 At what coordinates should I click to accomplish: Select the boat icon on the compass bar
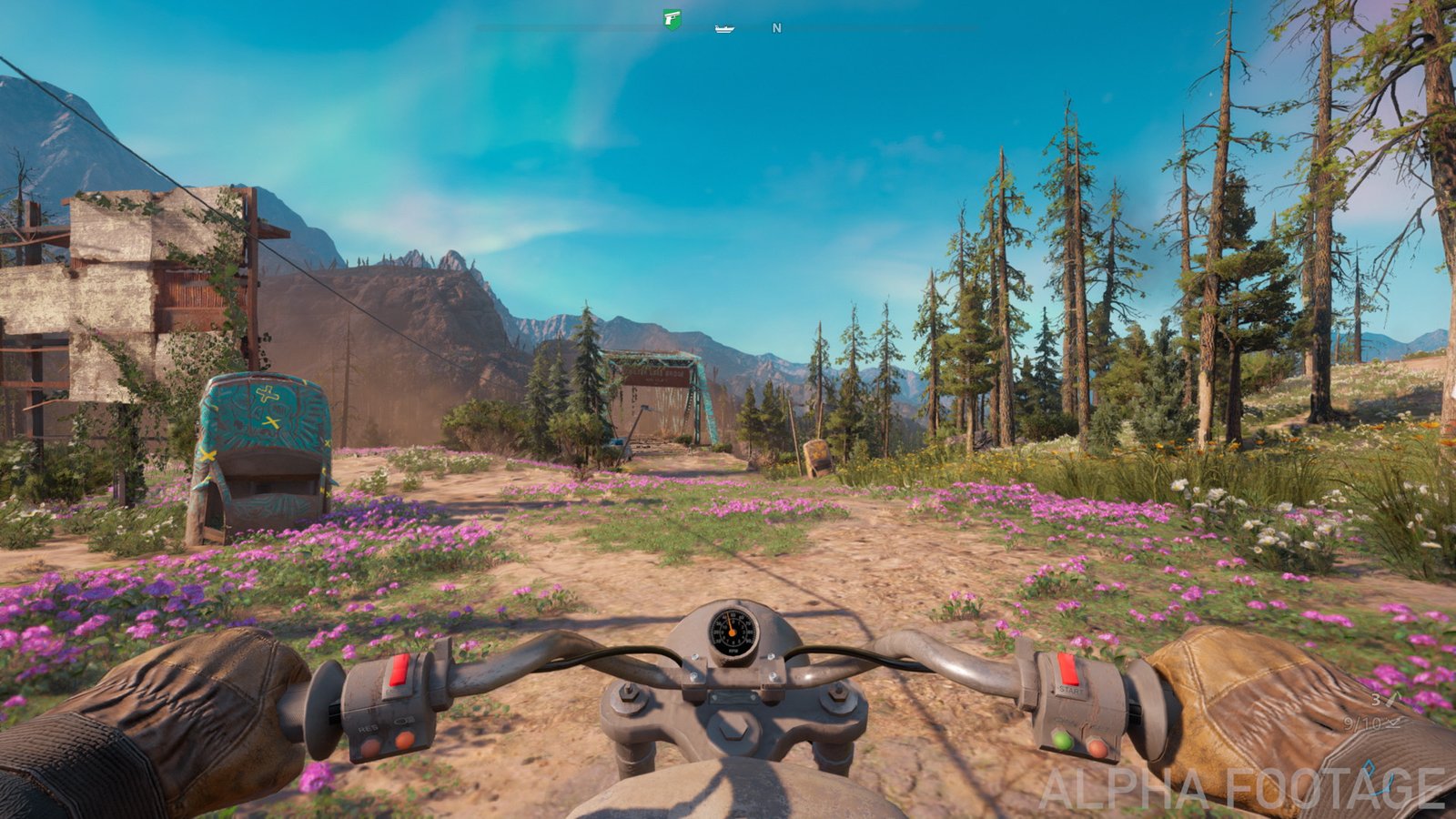[x=724, y=28]
